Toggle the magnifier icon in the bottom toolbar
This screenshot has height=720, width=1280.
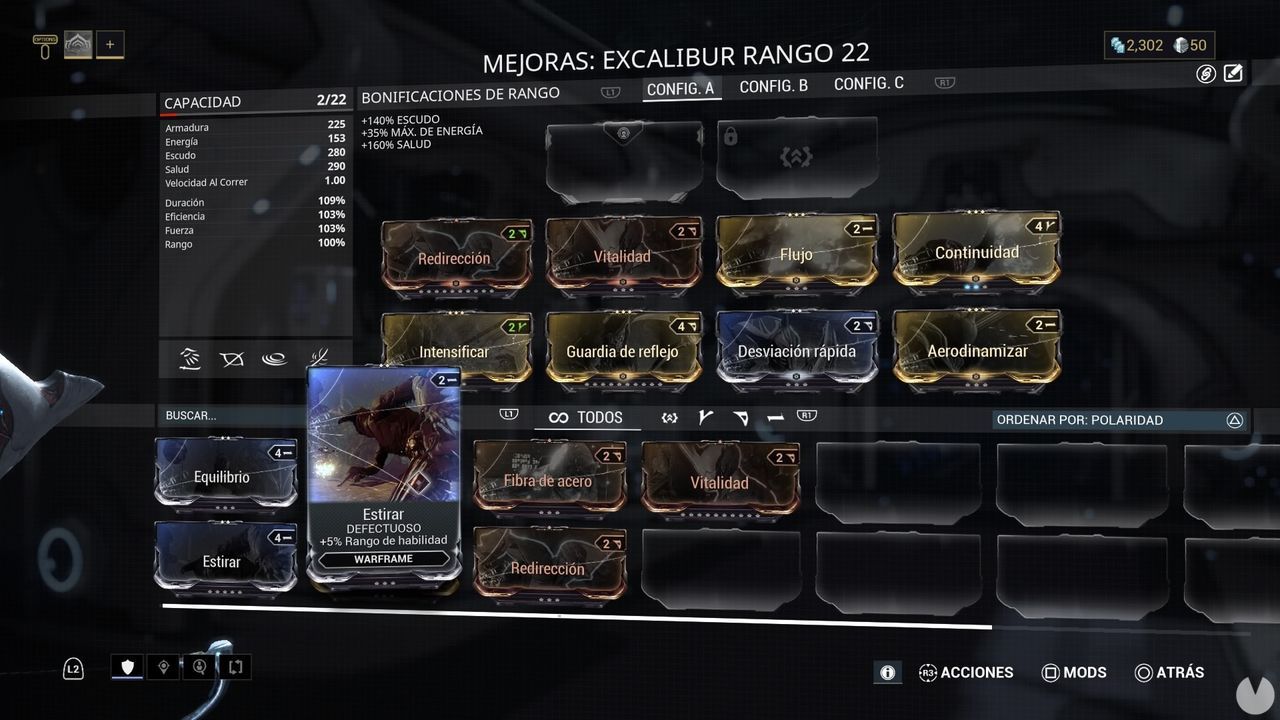click(x=199, y=666)
